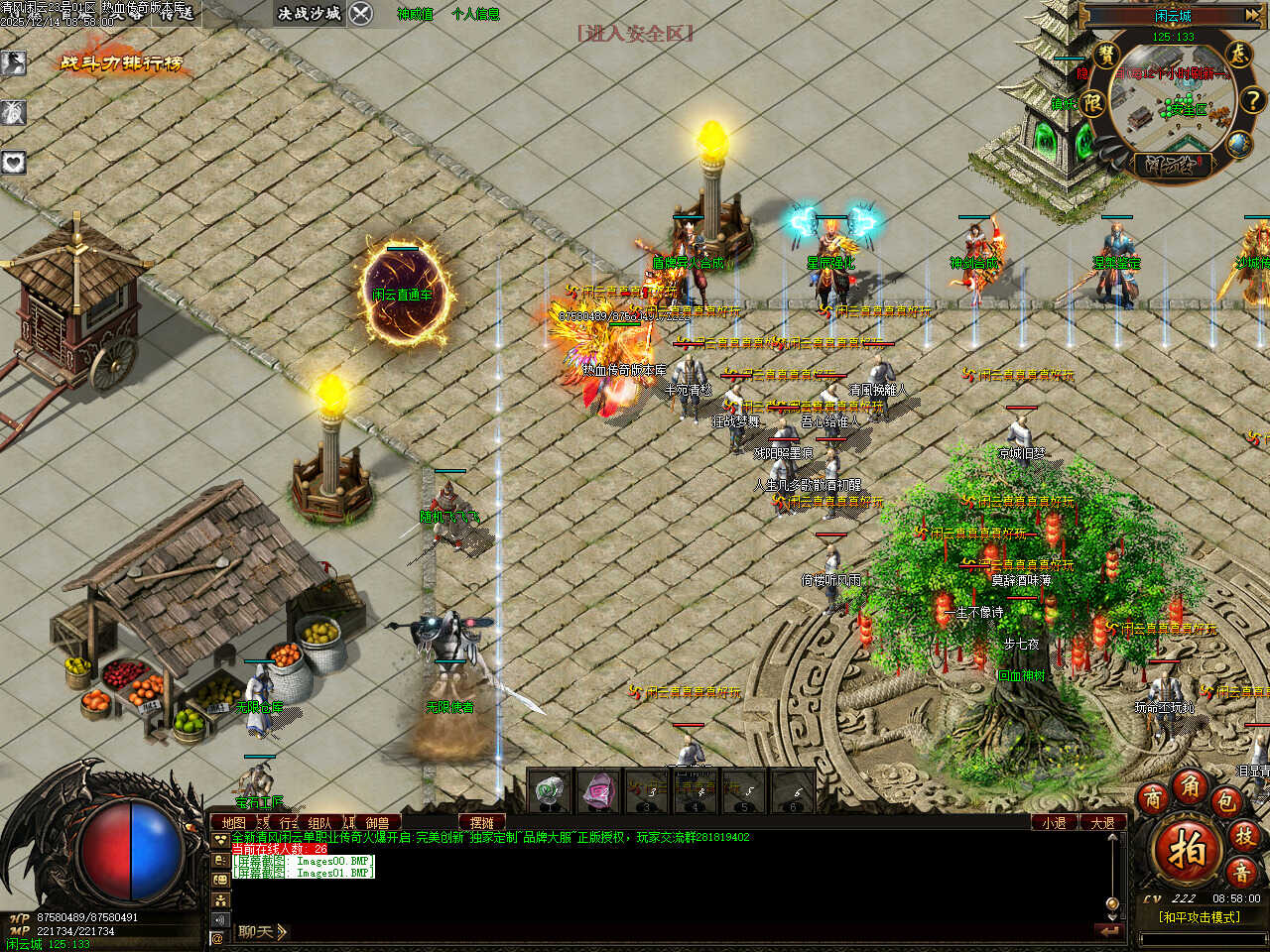
Task: Click 小退 to return to character select
Action: click(x=1054, y=822)
